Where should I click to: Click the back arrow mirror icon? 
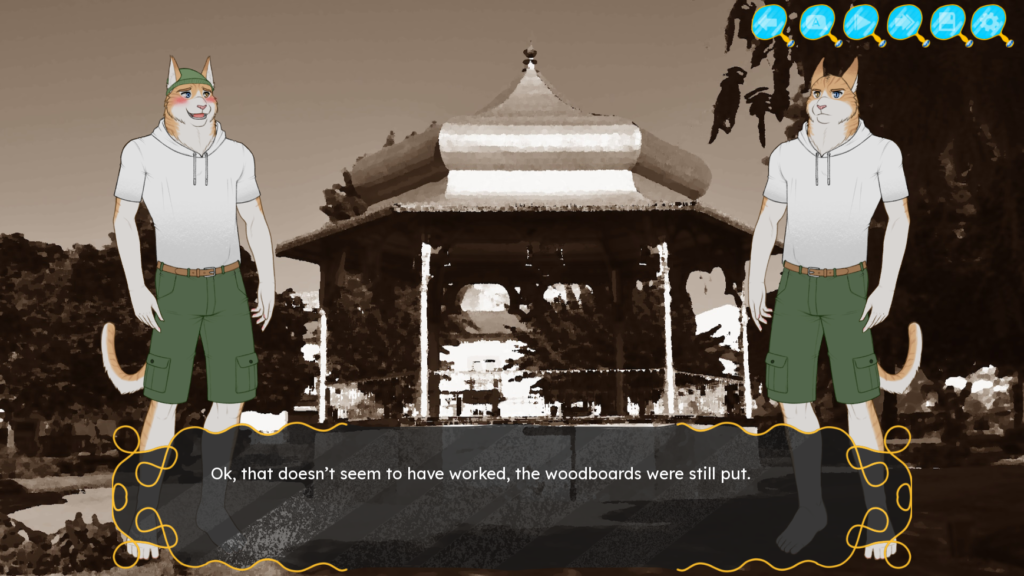coord(771,22)
